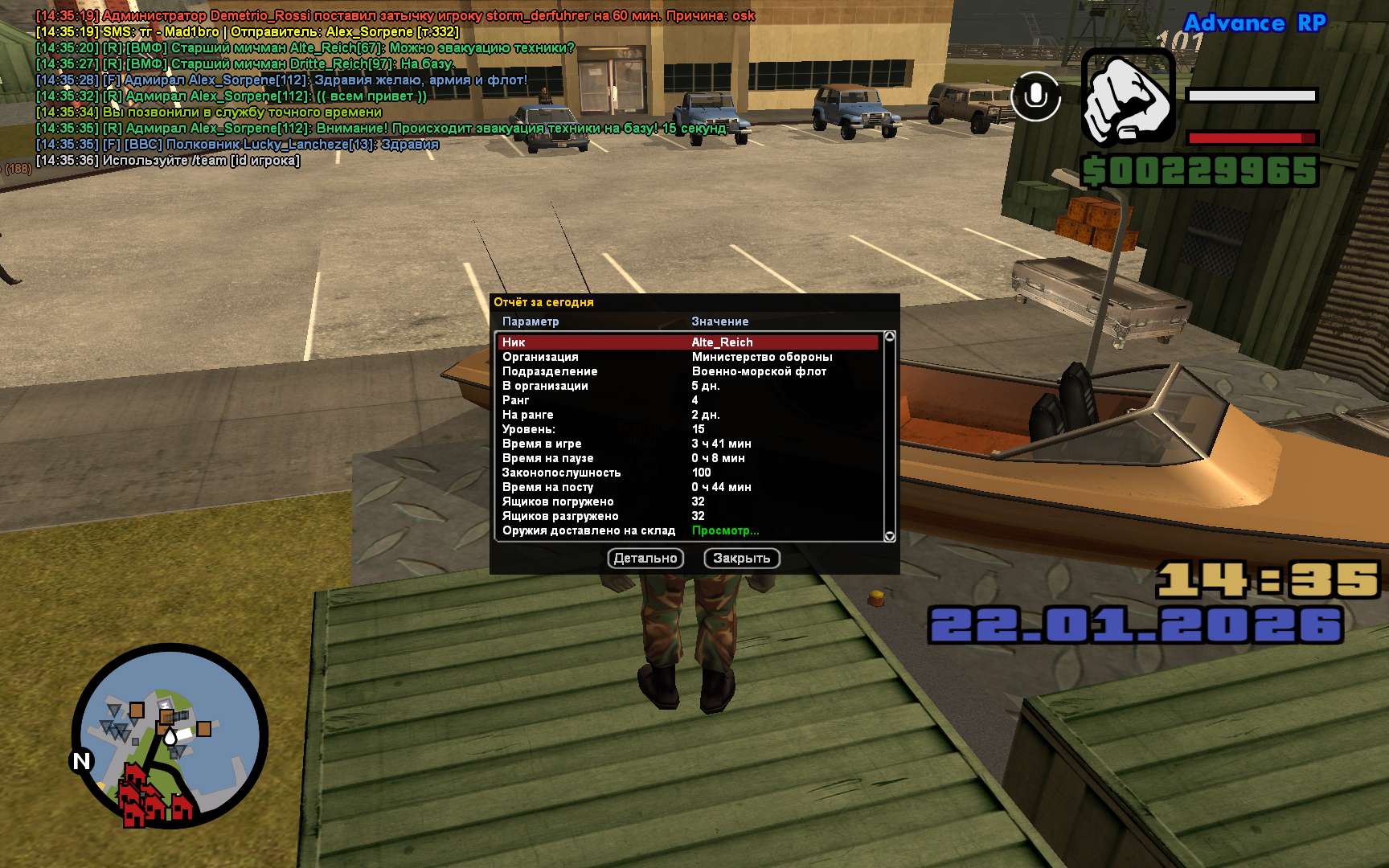Close the report with Закрыть

741,558
